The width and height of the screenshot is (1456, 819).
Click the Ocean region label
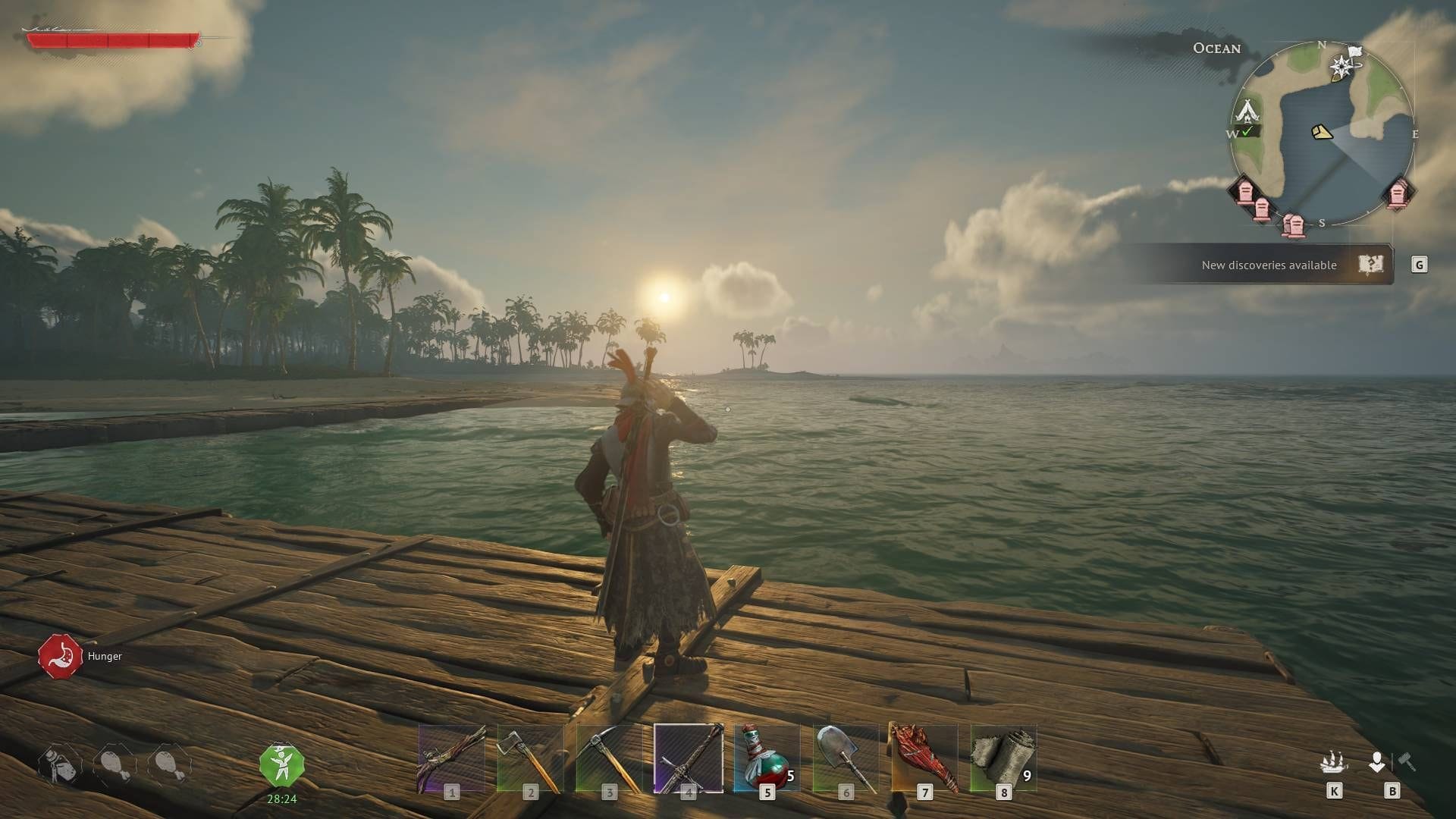click(x=1217, y=49)
